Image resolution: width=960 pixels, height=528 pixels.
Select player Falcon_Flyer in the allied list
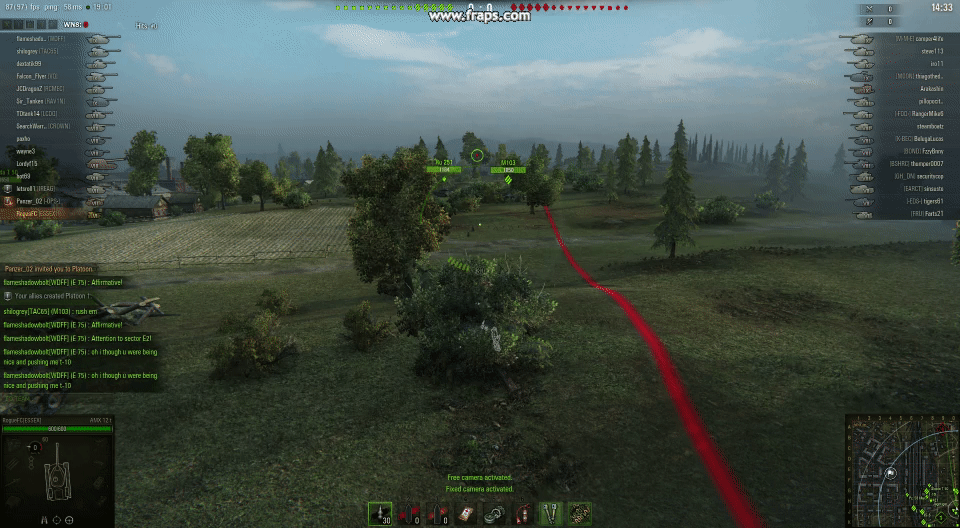click(36, 76)
